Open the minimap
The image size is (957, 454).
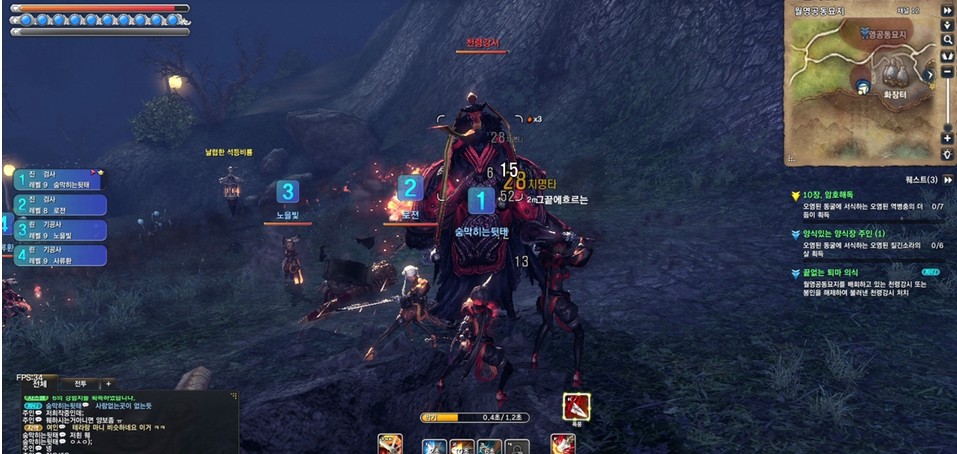click(858, 80)
